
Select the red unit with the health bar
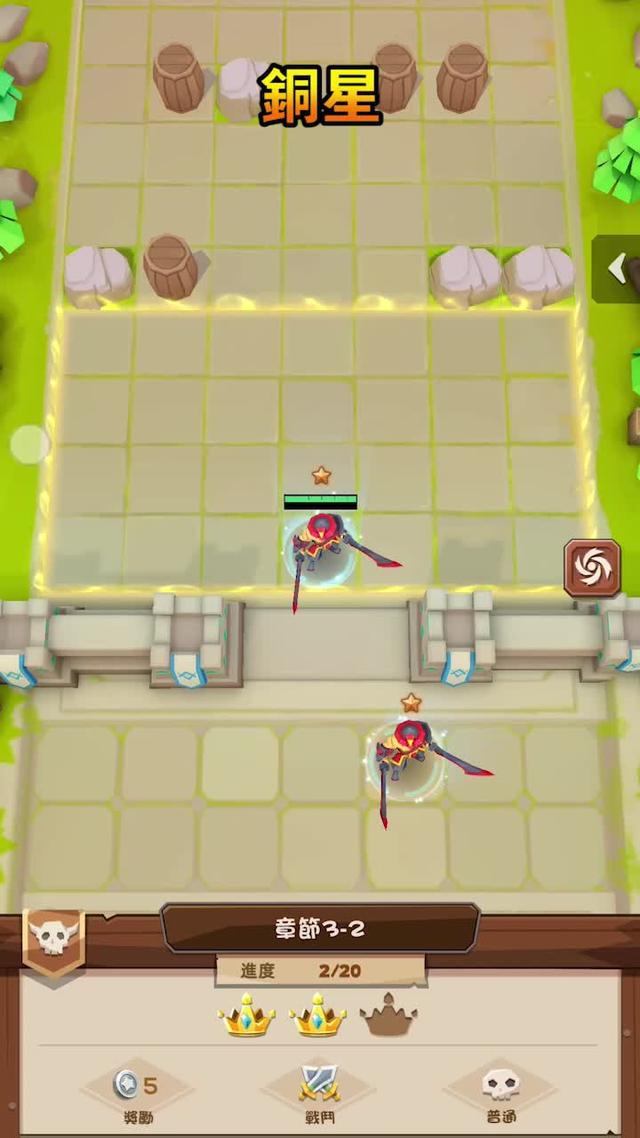click(x=320, y=545)
